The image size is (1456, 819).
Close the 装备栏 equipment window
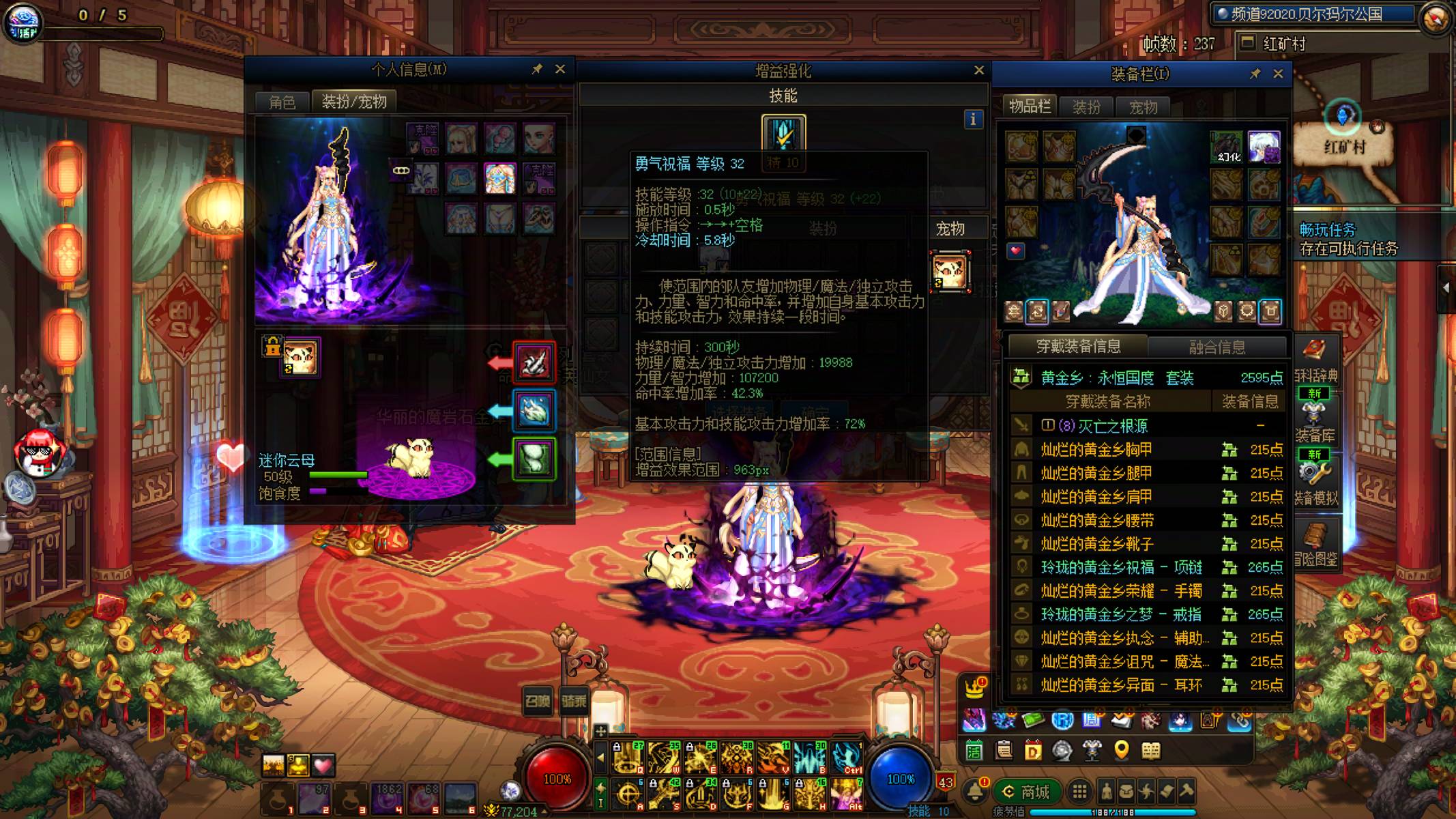point(1278,74)
